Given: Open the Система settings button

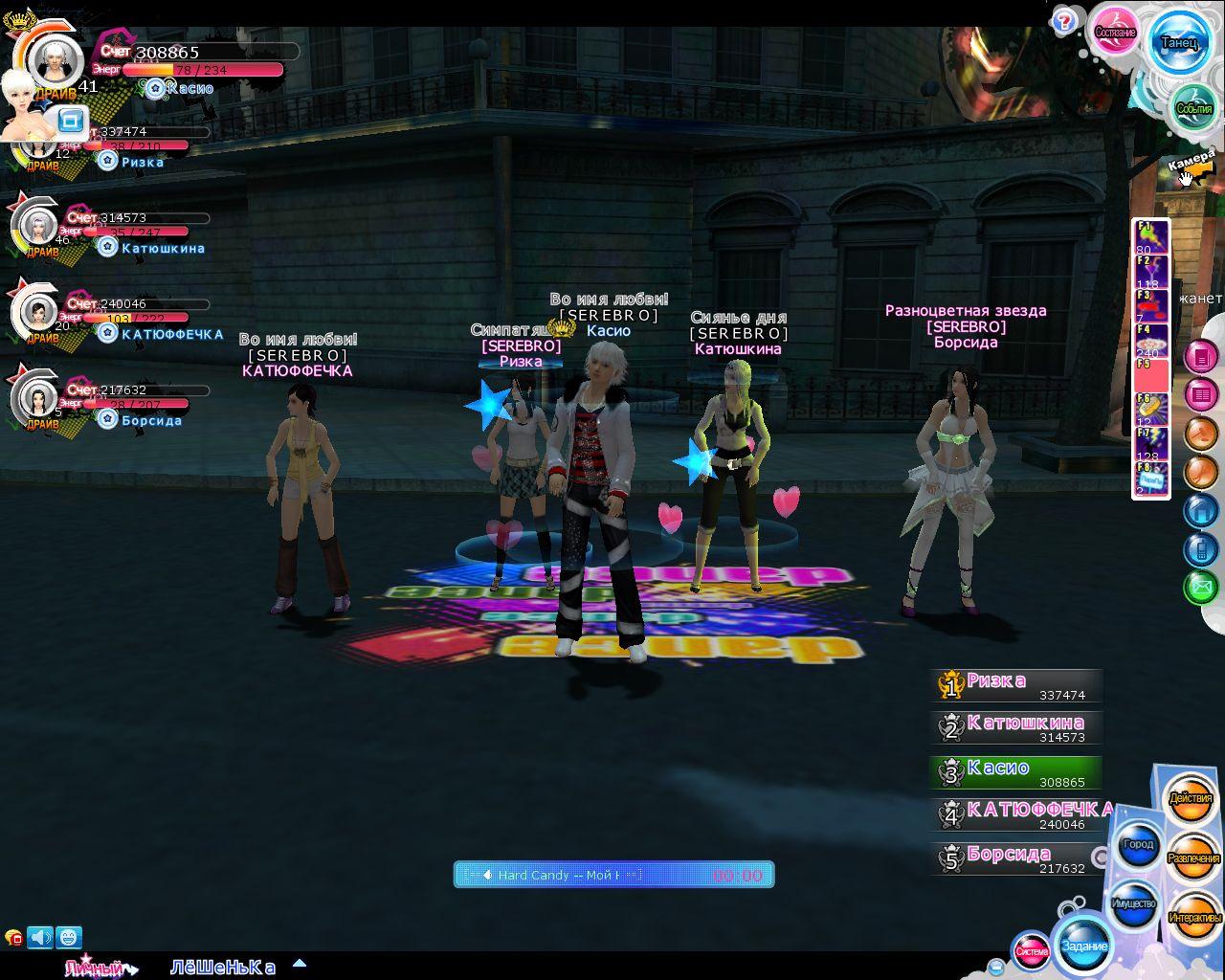Looking at the screenshot, I should pos(1032,951).
